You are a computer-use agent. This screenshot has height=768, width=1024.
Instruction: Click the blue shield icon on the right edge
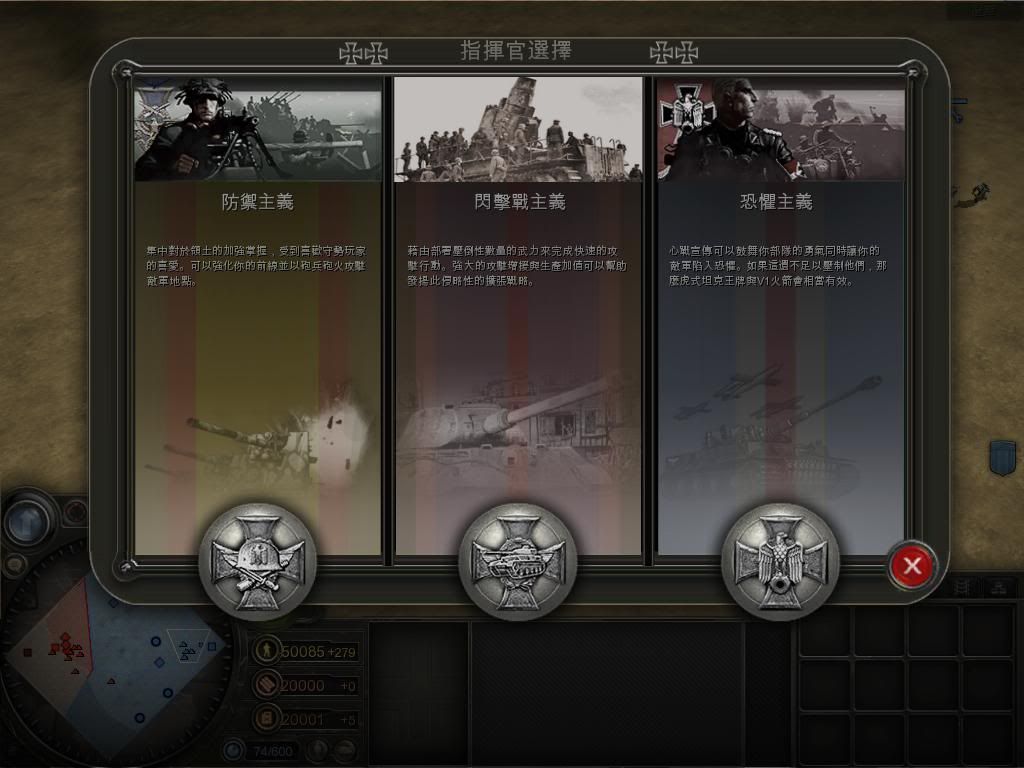point(1002,458)
